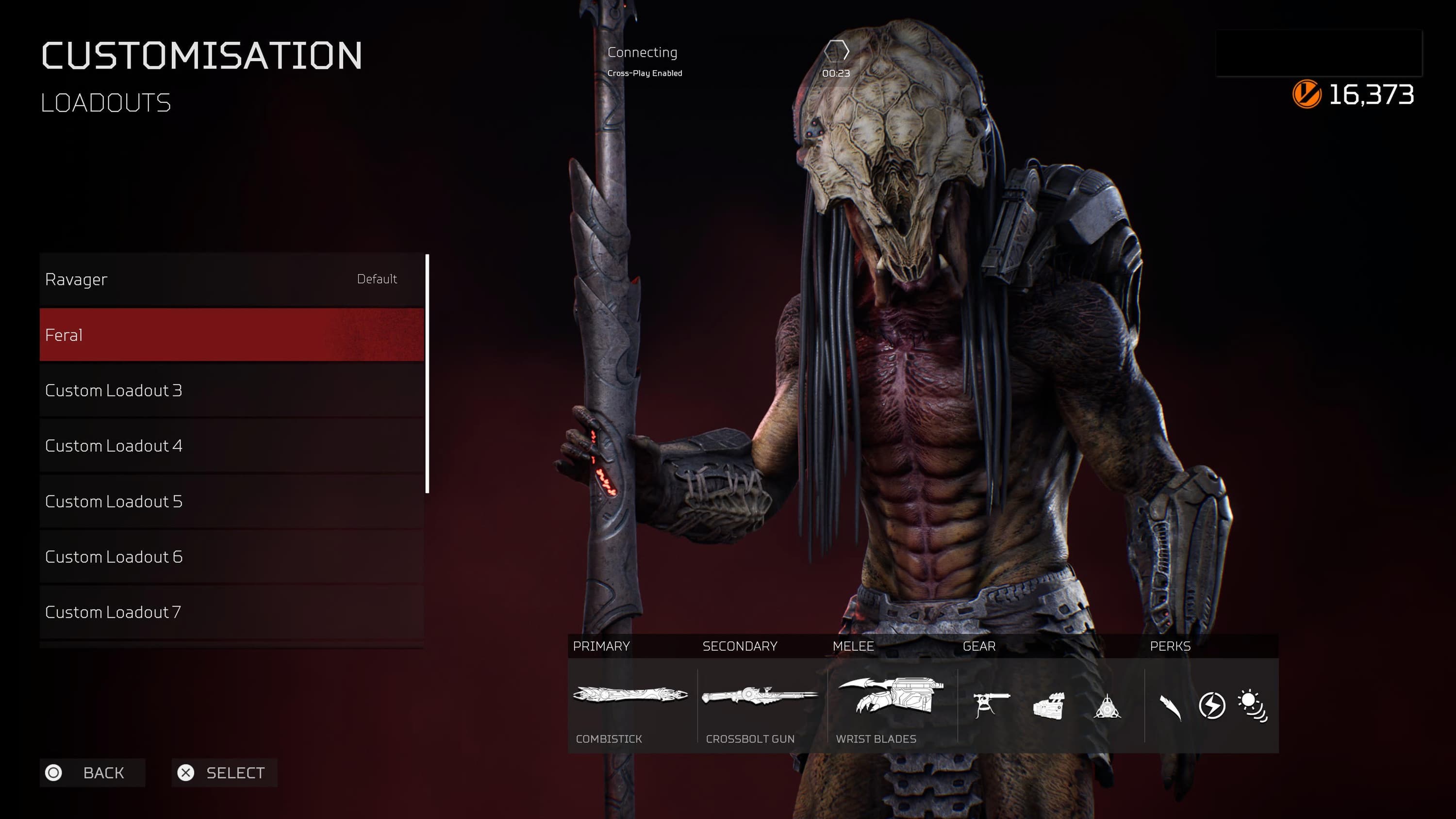Image resolution: width=1456 pixels, height=819 pixels.
Task: Open Custom Loadout 3
Action: tap(232, 390)
